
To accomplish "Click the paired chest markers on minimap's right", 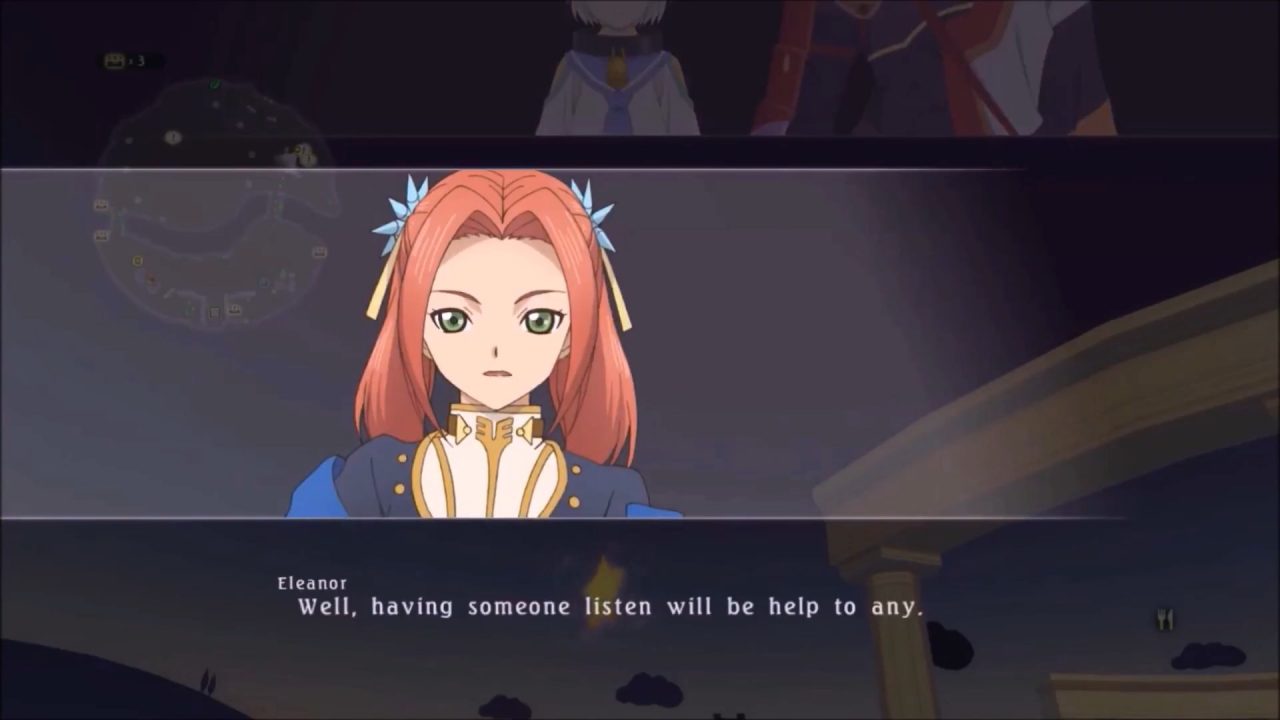I will (x=304, y=152).
